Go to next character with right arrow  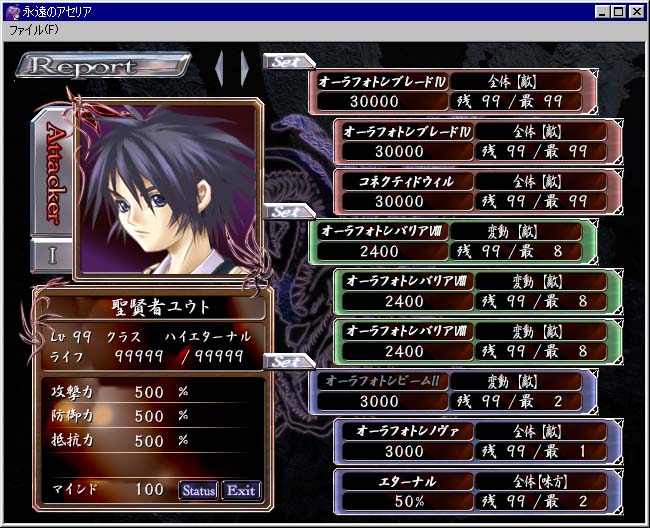(243, 68)
